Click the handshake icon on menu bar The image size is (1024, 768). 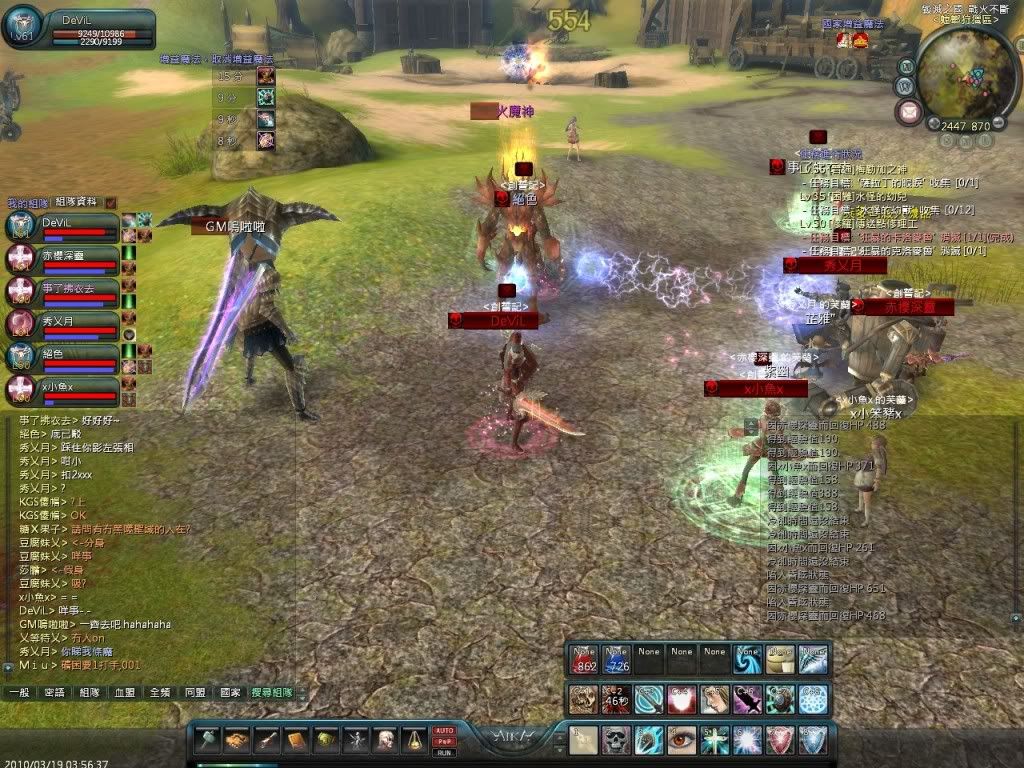(237, 740)
